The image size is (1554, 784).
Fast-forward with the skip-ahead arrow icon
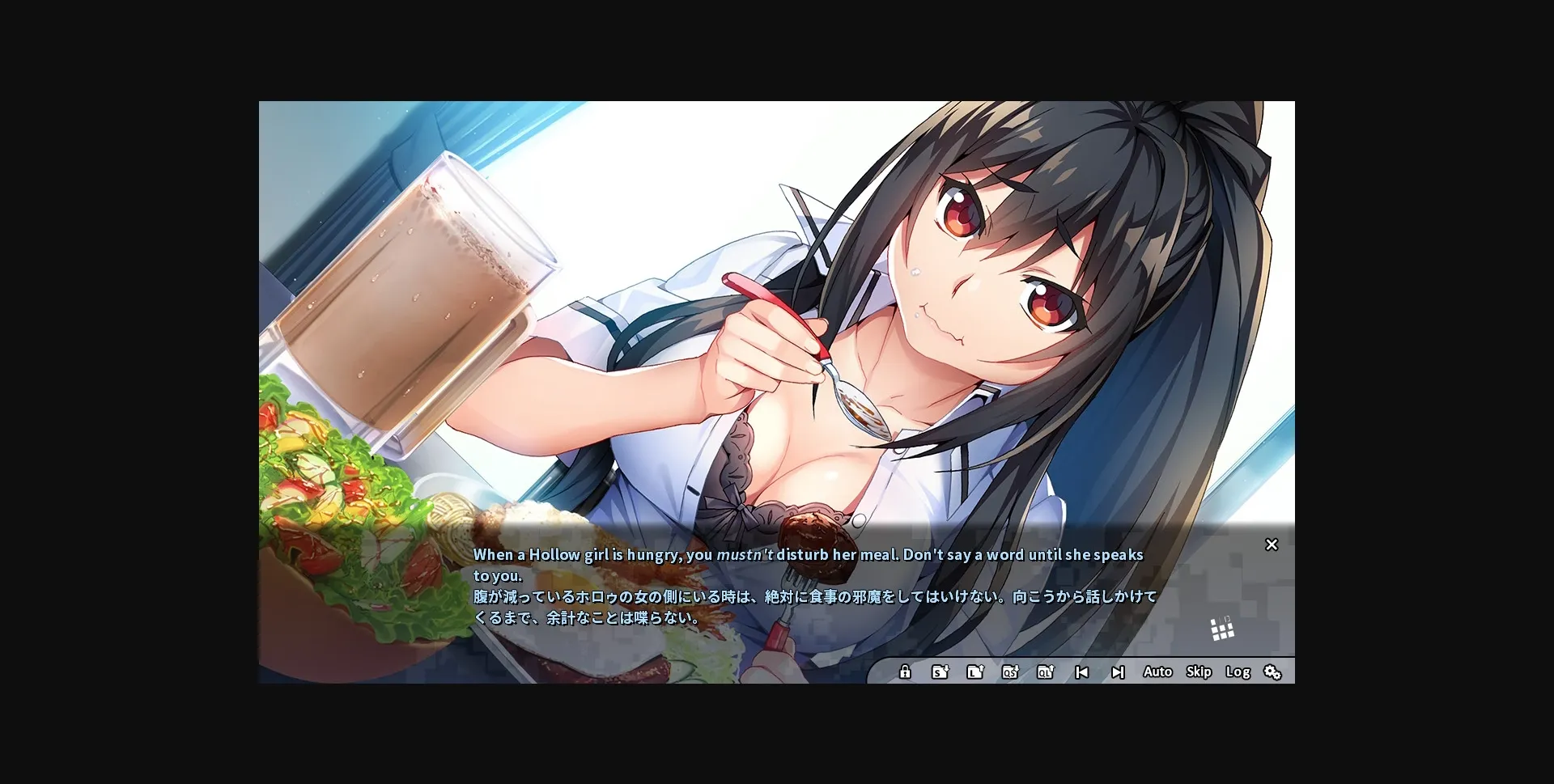(1119, 672)
